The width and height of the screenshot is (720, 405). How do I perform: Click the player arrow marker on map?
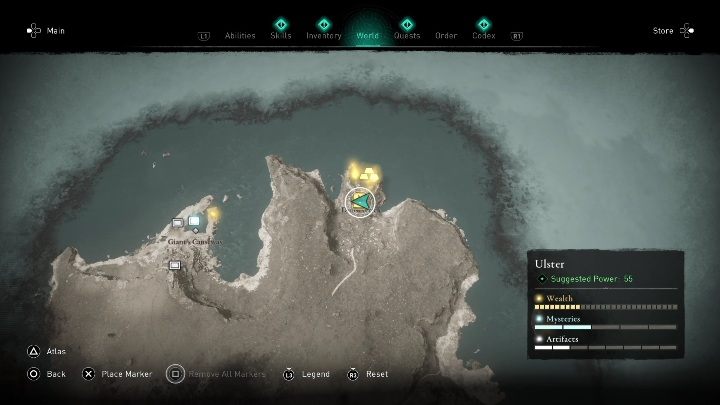(x=360, y=203)
